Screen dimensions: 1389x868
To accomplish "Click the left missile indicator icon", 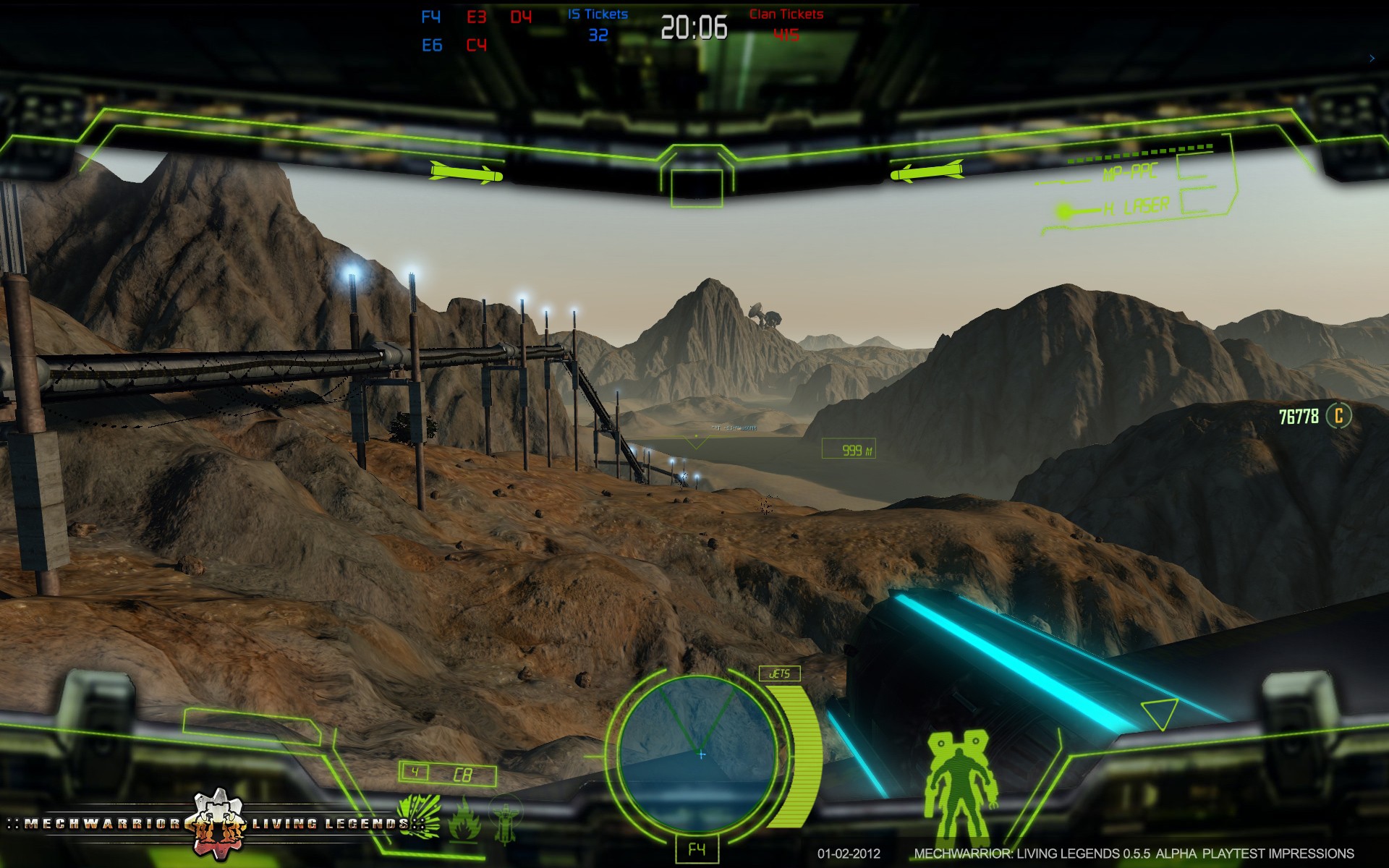I will (x=466, y=173).
